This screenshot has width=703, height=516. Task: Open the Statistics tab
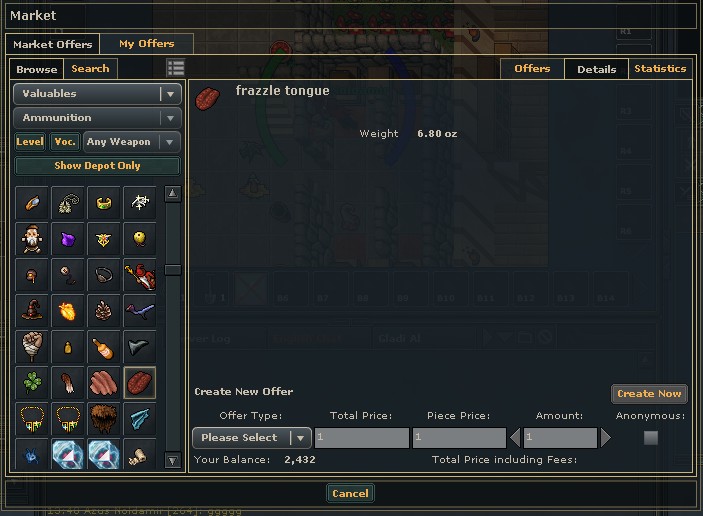coord(660,69)
